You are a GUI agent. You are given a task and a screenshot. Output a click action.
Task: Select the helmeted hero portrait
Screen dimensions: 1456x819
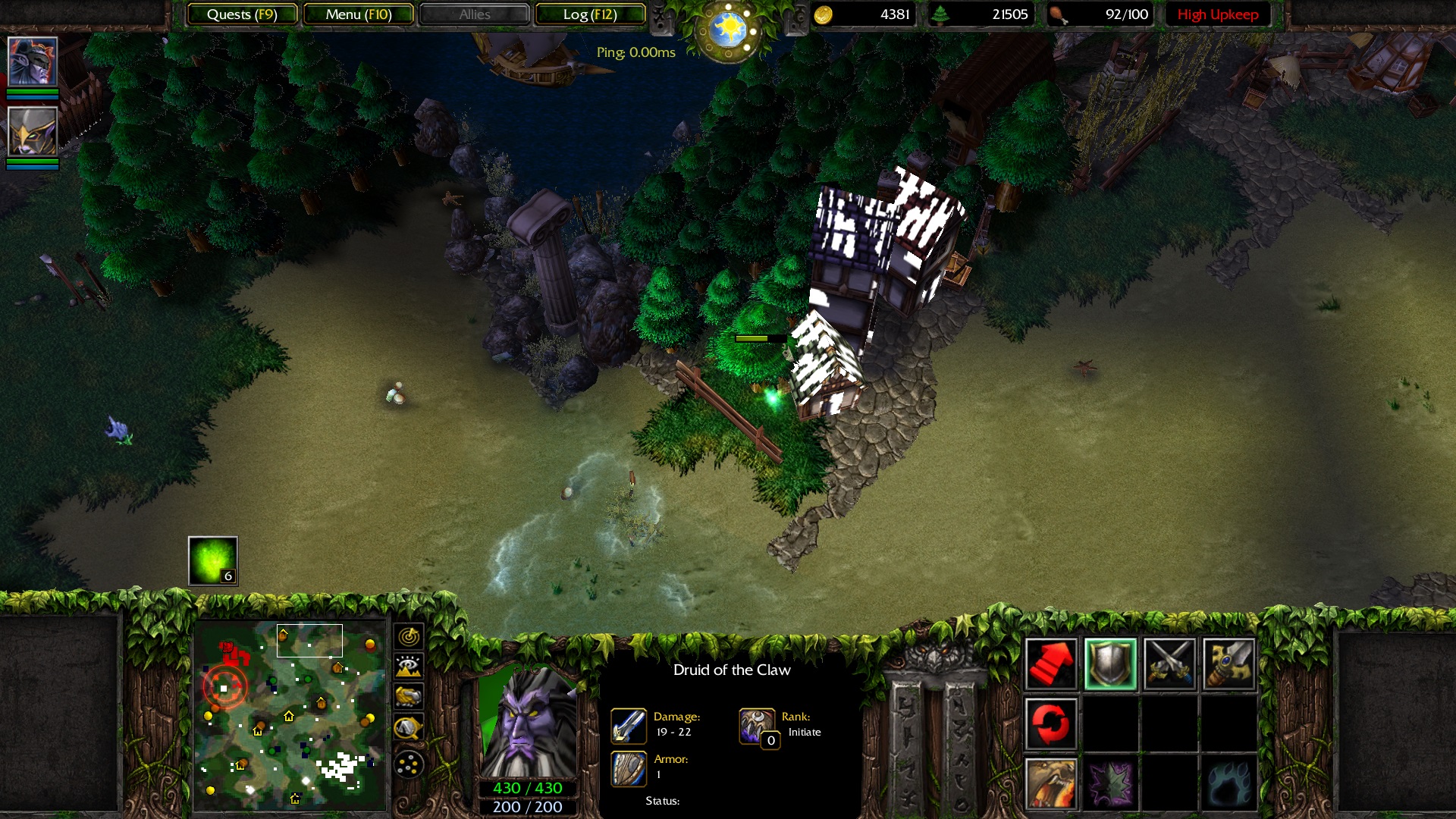coord(33,132)
